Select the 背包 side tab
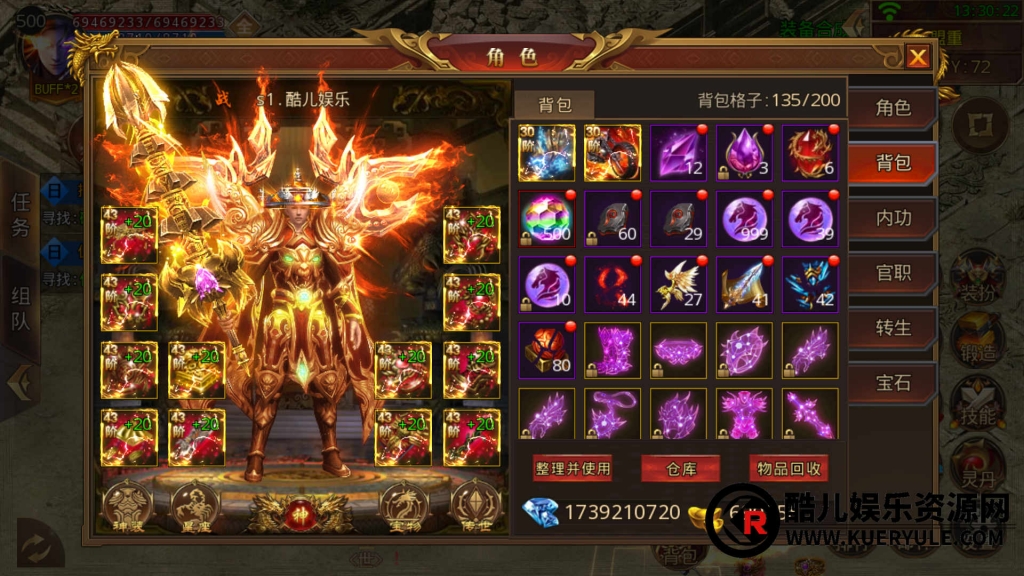The height and width of the screenshot is (576, 1024). (893, 163)
